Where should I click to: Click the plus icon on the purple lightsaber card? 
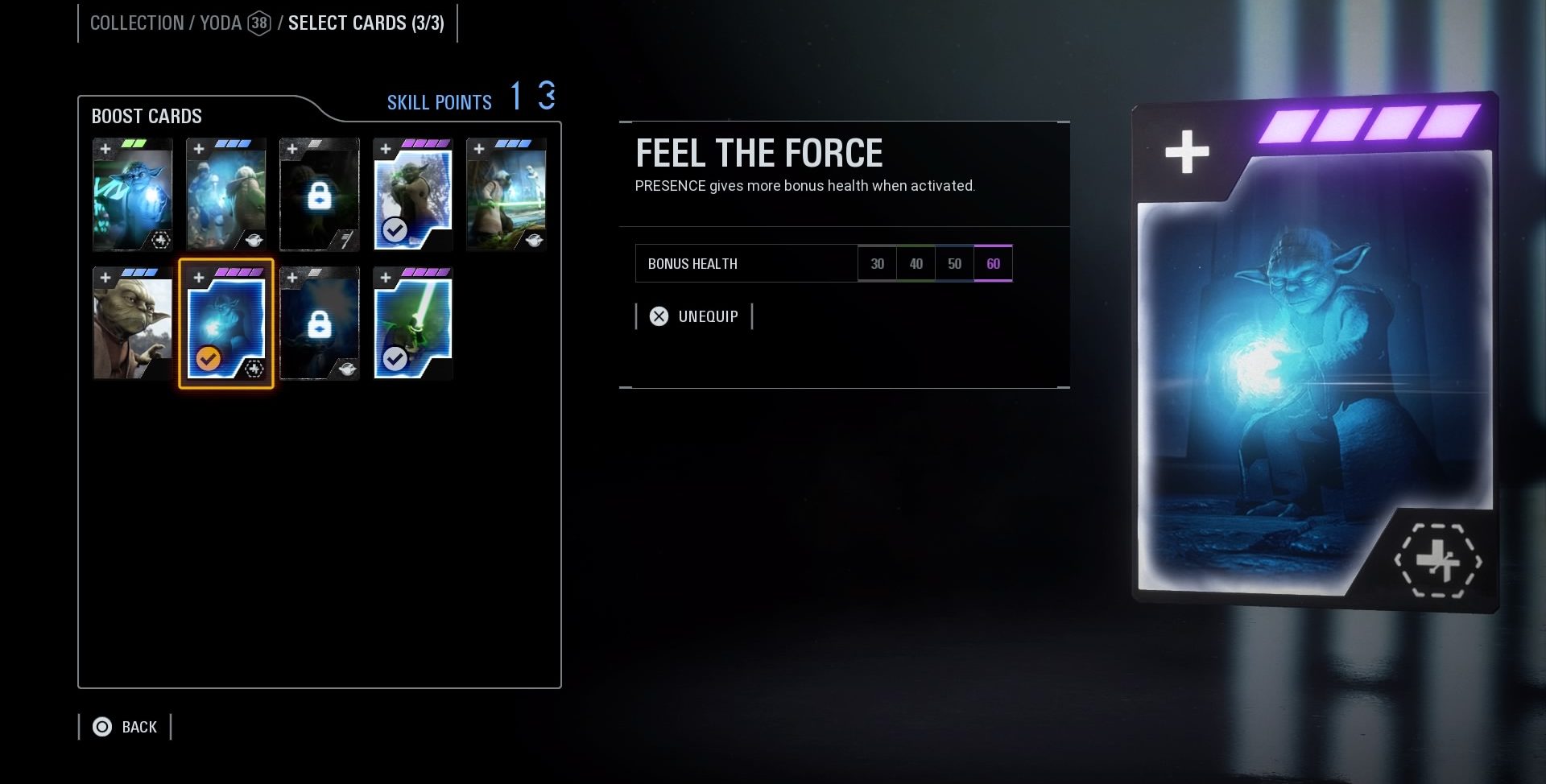(x=386, y=276)
